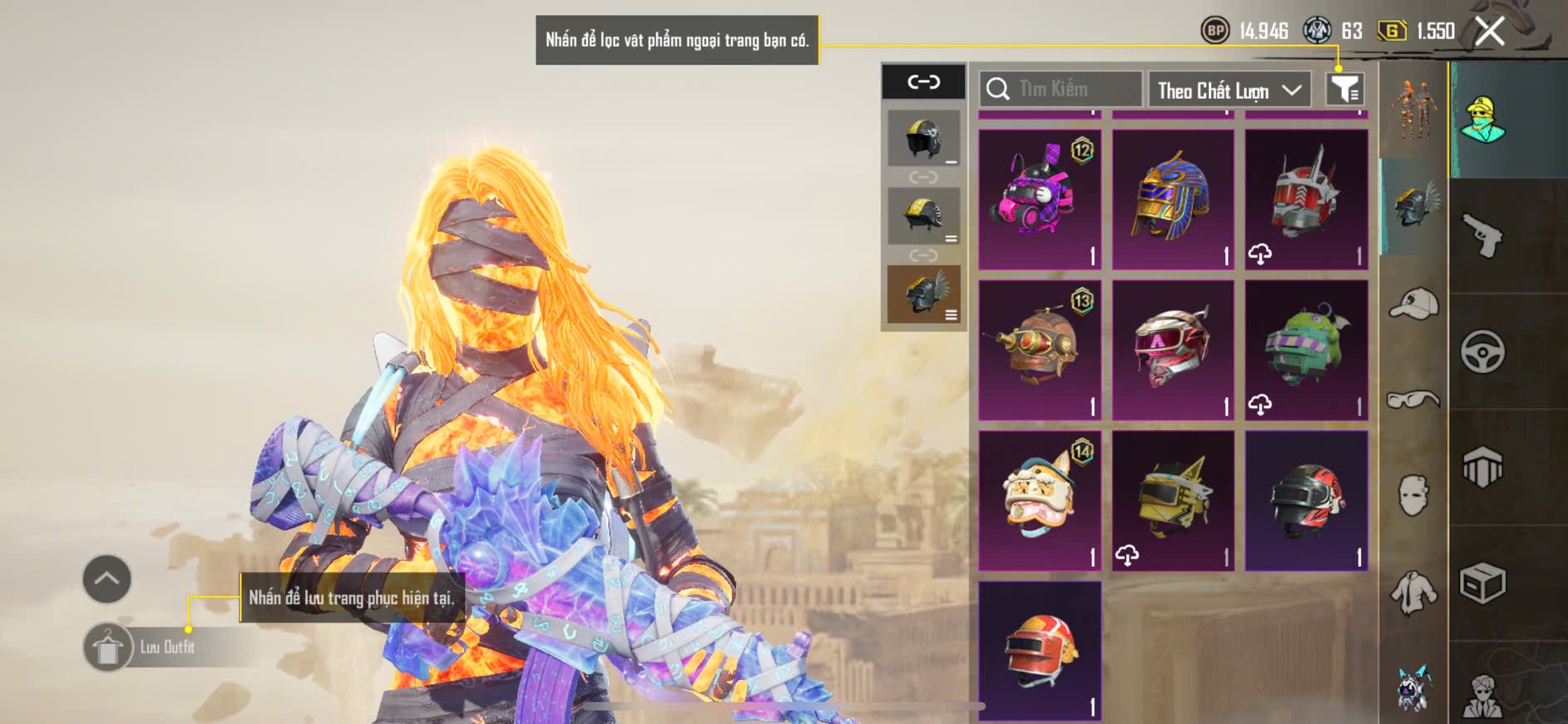Toggle the owned-items filter funnel icon
Screen dimensions: 1568x724
(1344, 89)
